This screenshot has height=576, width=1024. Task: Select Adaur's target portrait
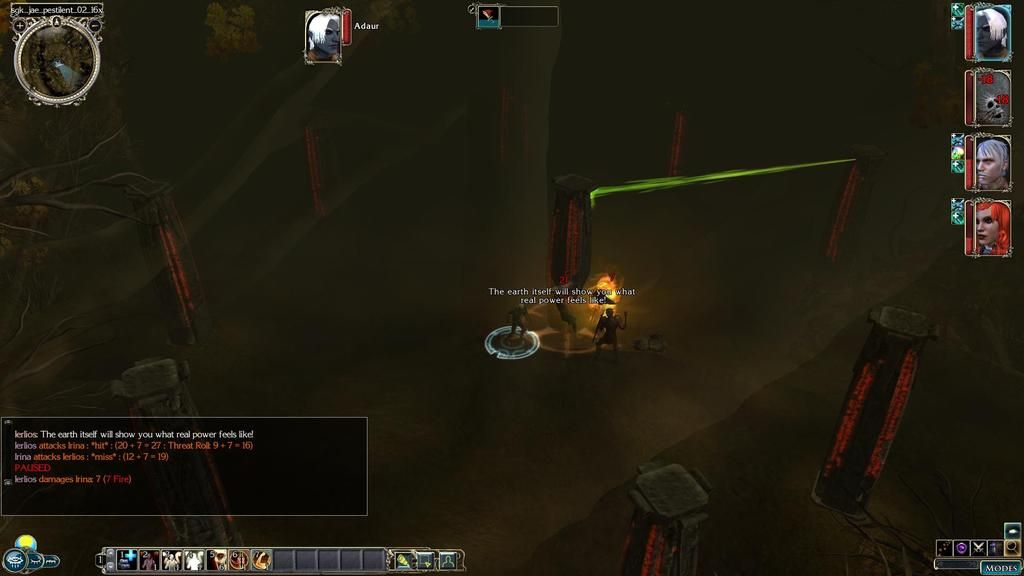(323, 38)
